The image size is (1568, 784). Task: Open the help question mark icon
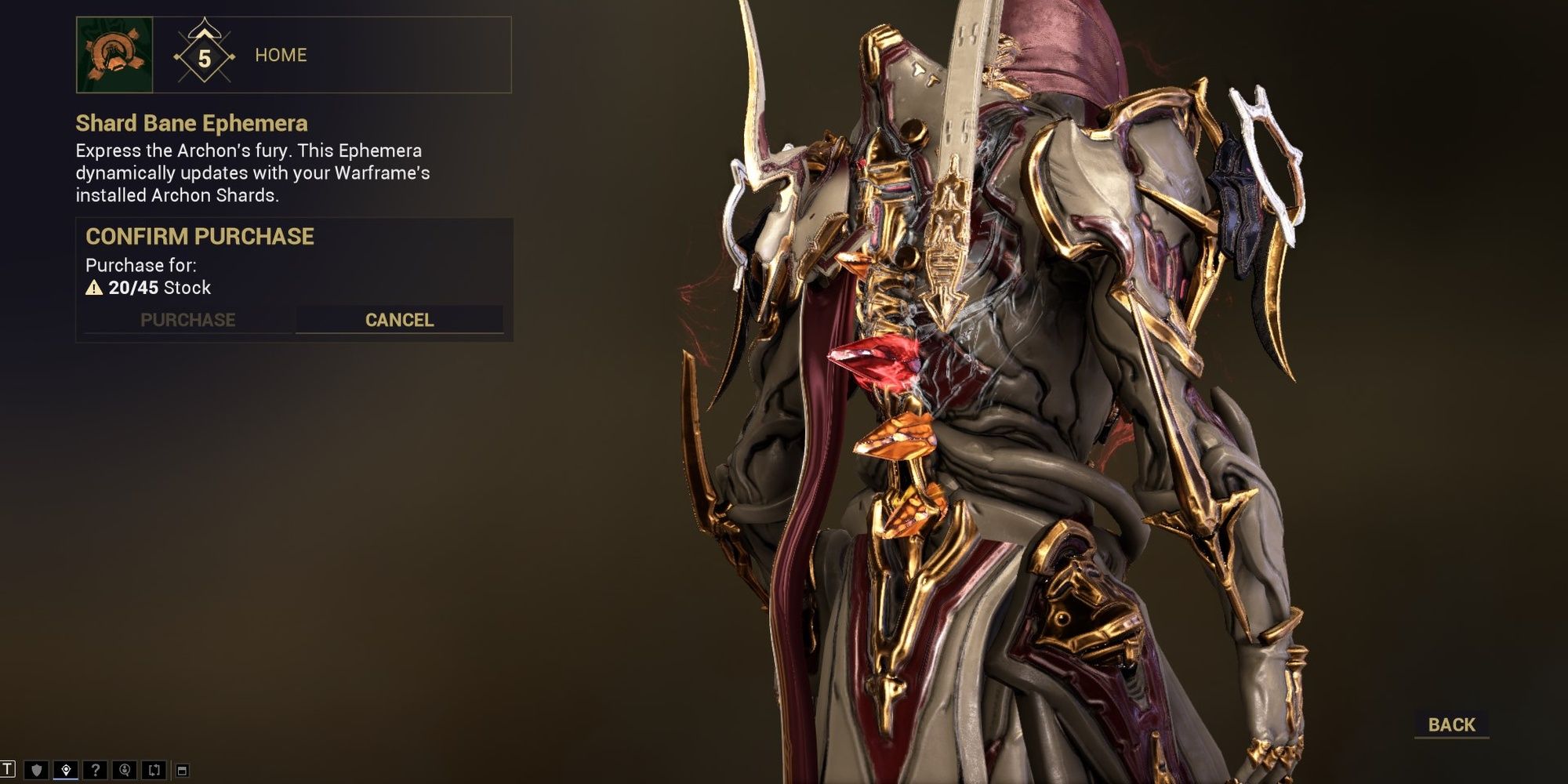[x=96, y=770]
